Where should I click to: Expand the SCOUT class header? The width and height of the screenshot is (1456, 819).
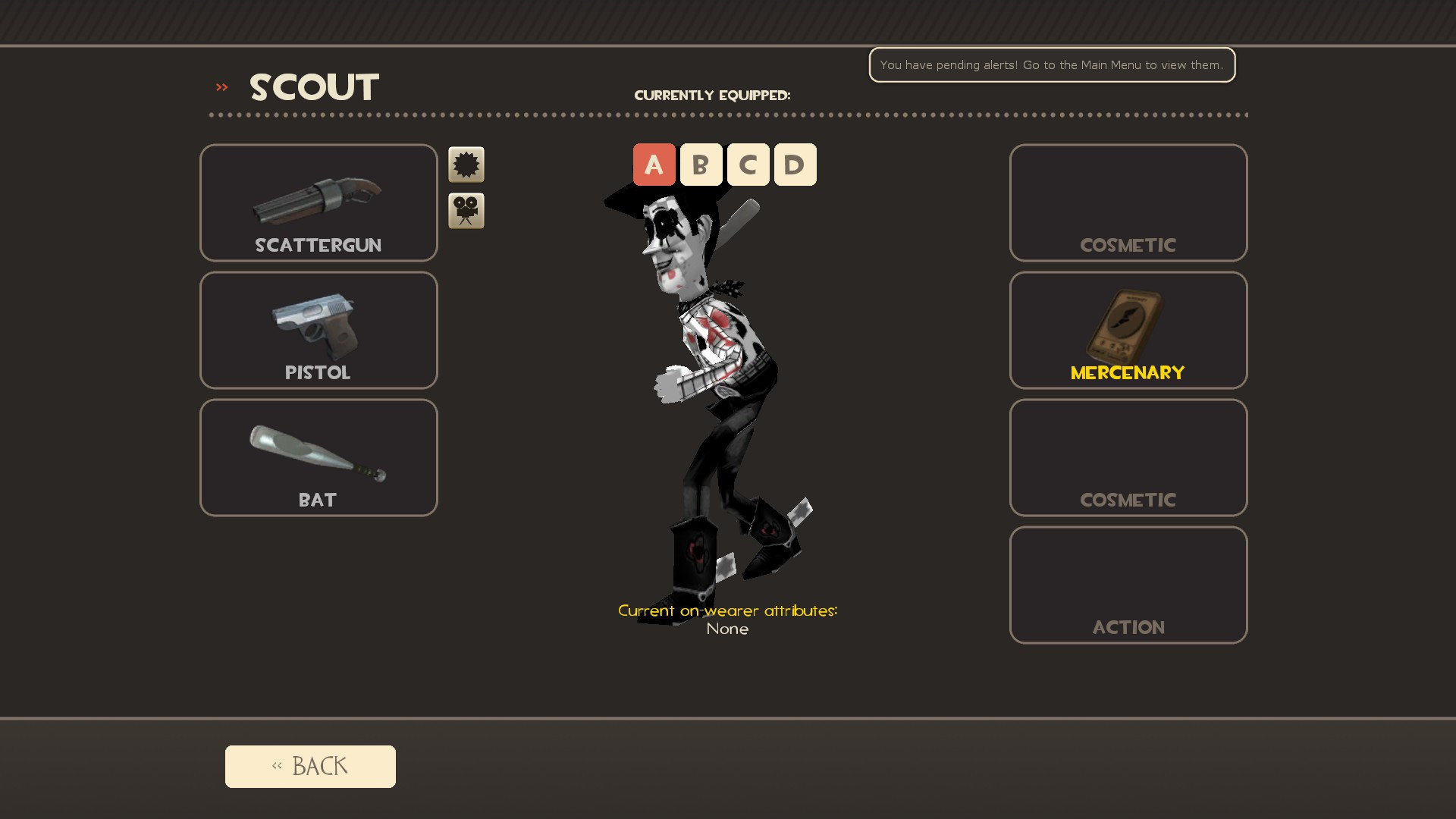tap(313, 87)
